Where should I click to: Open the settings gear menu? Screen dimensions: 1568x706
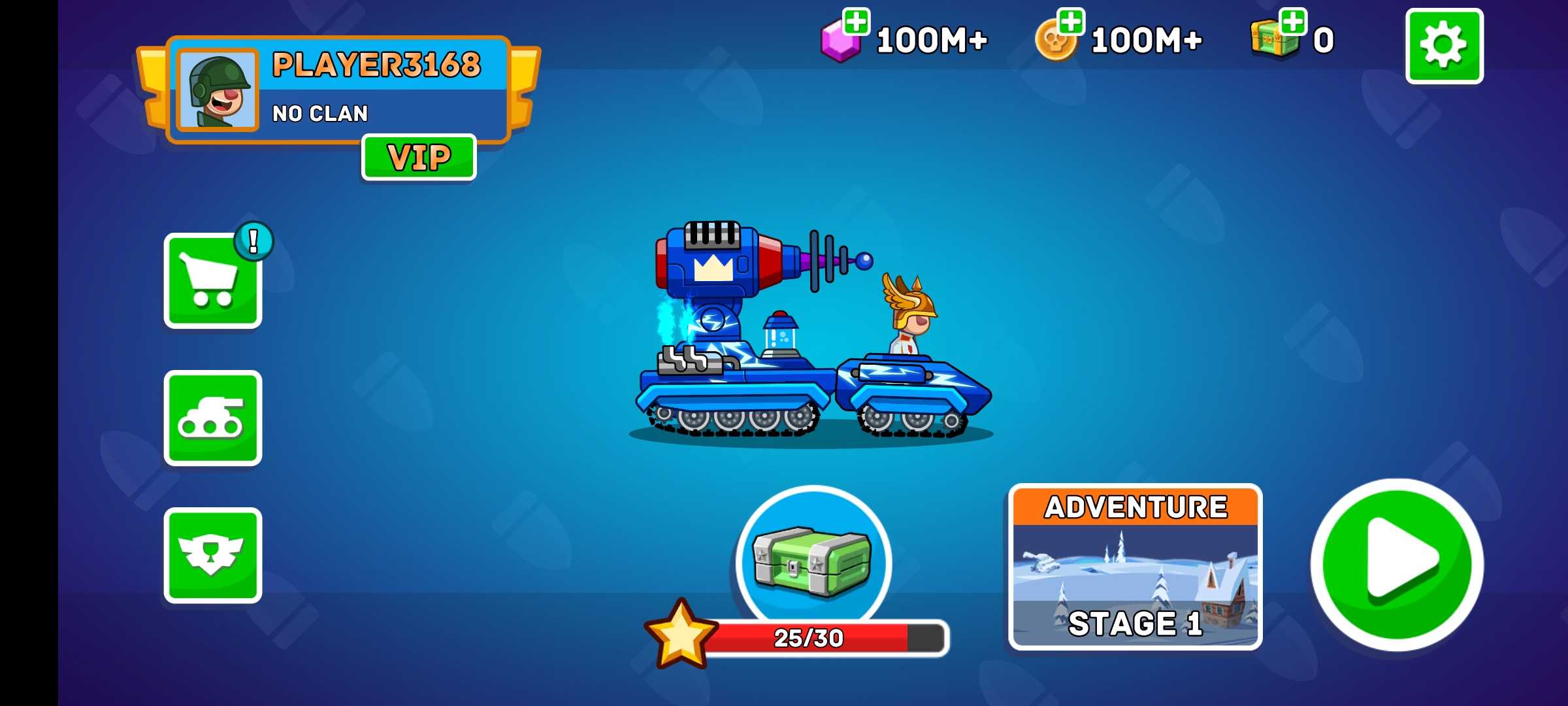point(1444,46)
